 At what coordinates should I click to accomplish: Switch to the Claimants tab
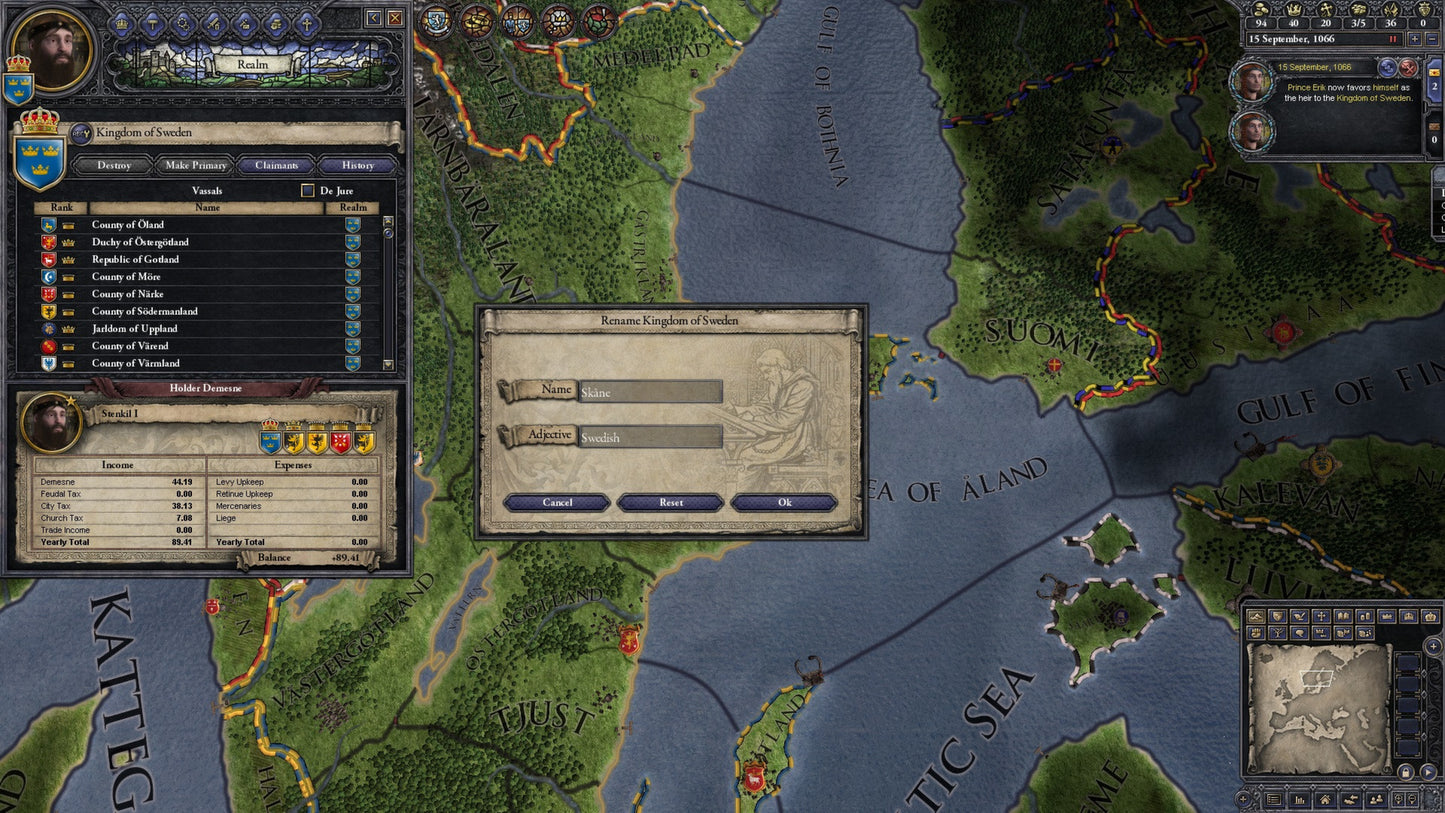click(276, 165)
